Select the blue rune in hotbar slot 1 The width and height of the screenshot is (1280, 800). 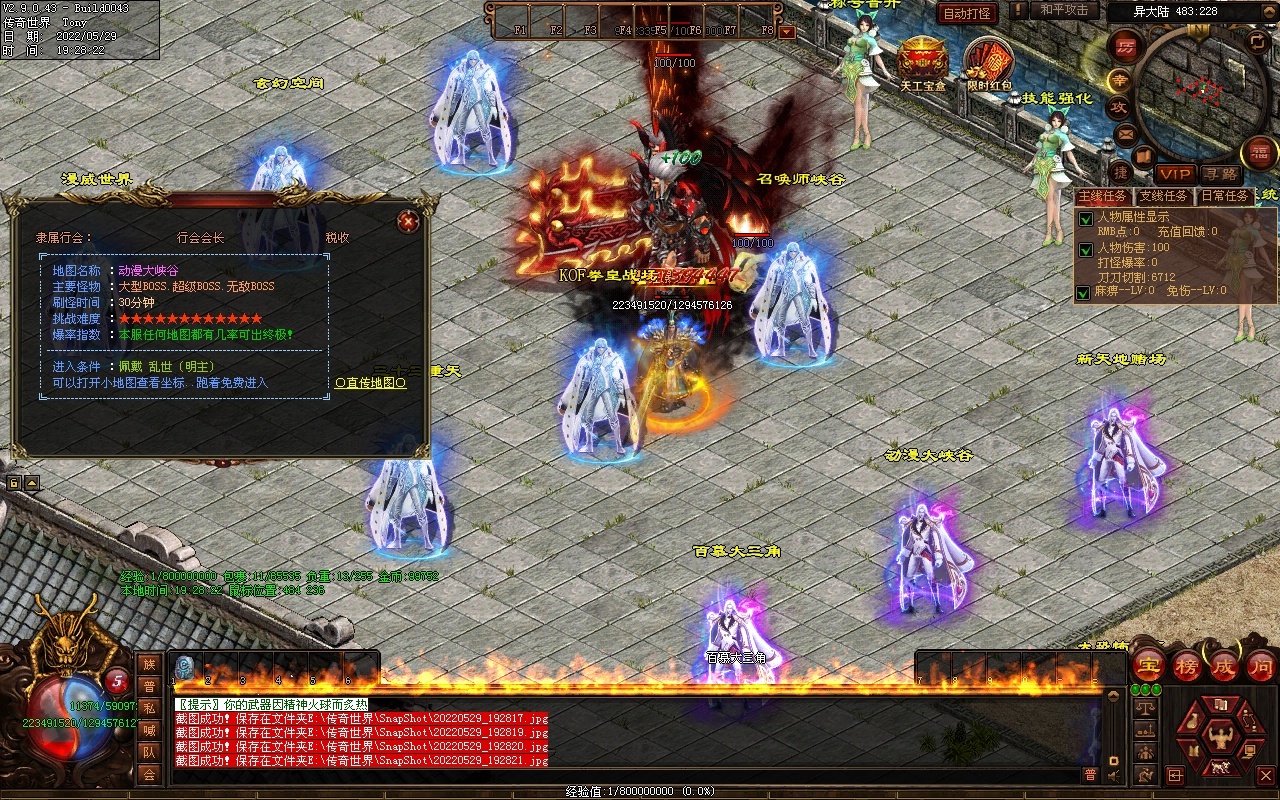point(185,667)
